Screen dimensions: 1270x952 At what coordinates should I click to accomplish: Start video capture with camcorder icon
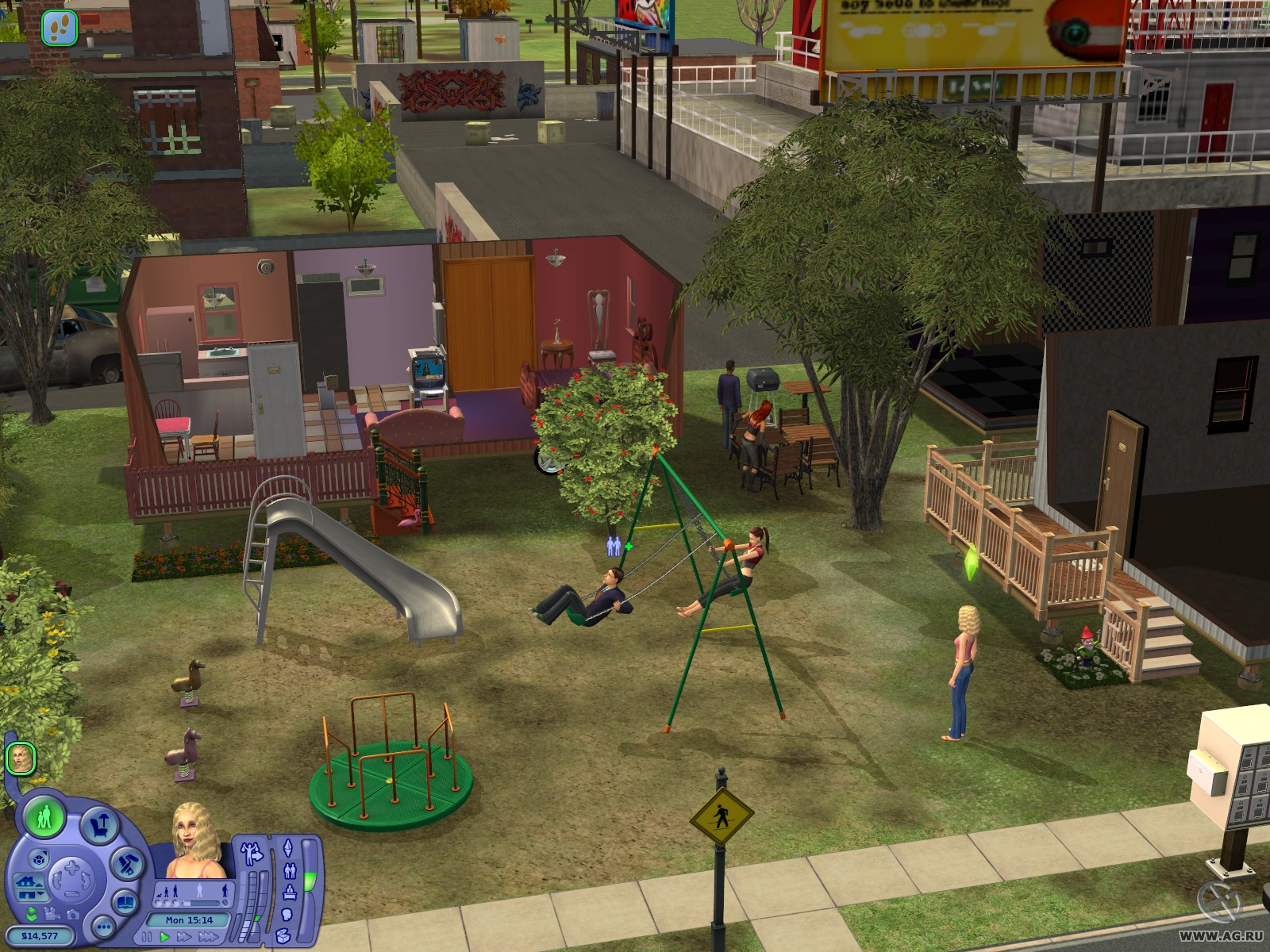pos(52,914)
